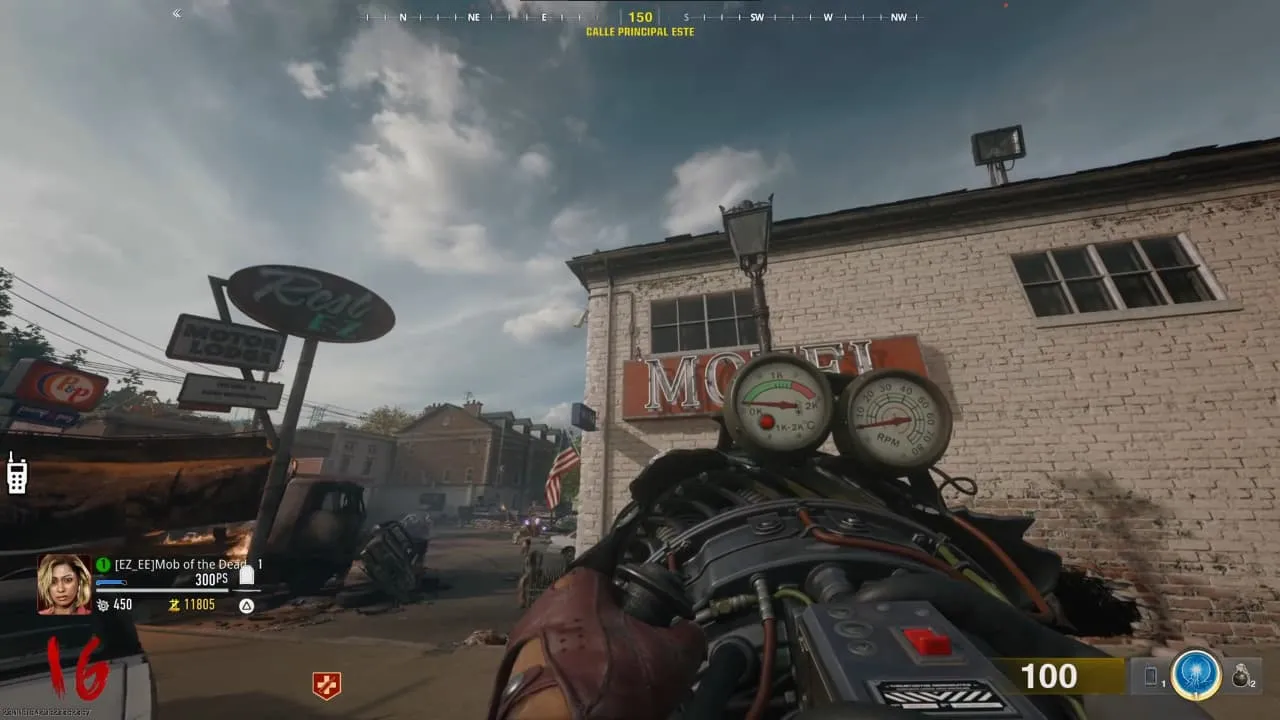
Task: Activate the blue field upgrade icon
Action: [1195, 676]
